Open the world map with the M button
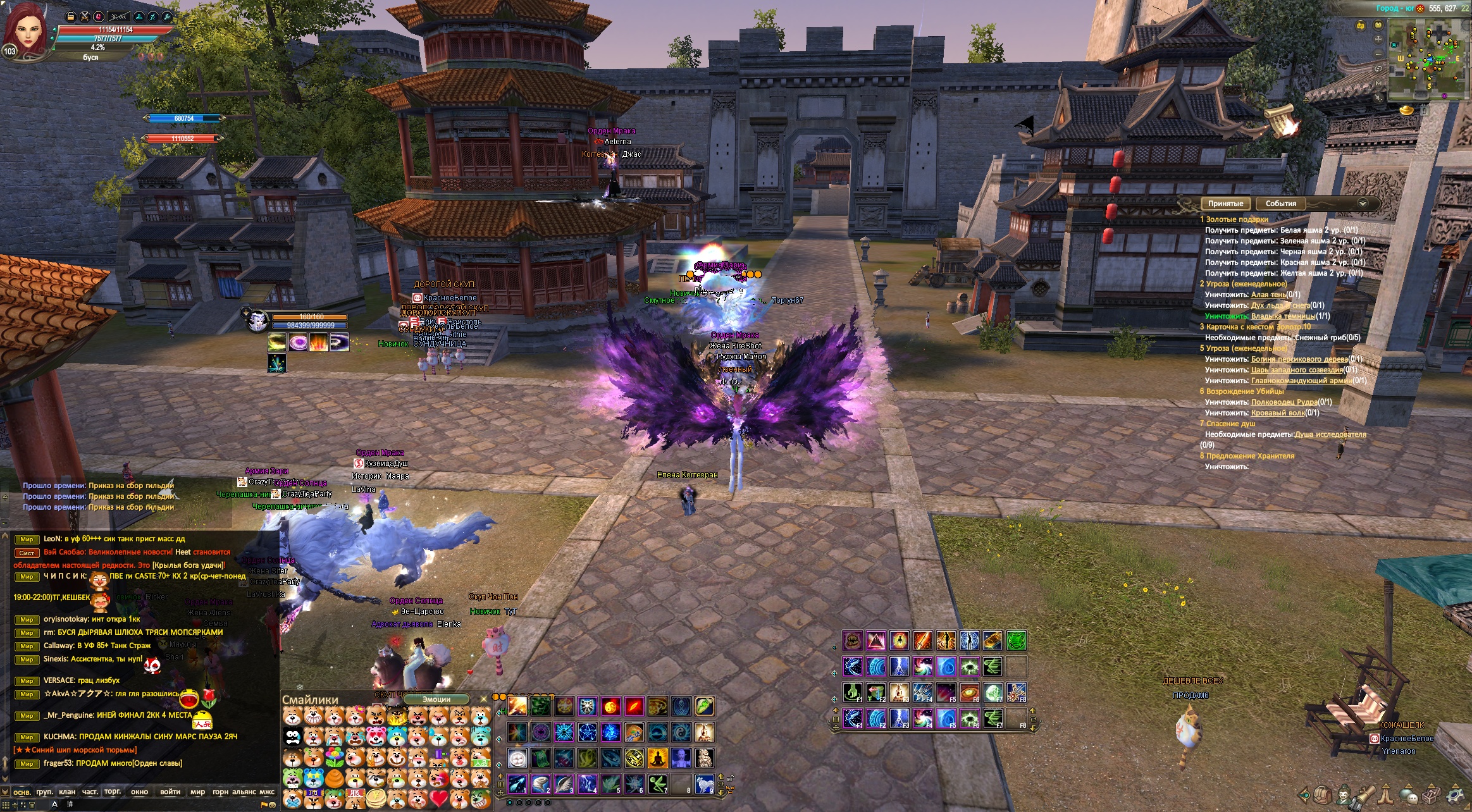Viewport: 1472px width, 812px height. [1379, 83]
